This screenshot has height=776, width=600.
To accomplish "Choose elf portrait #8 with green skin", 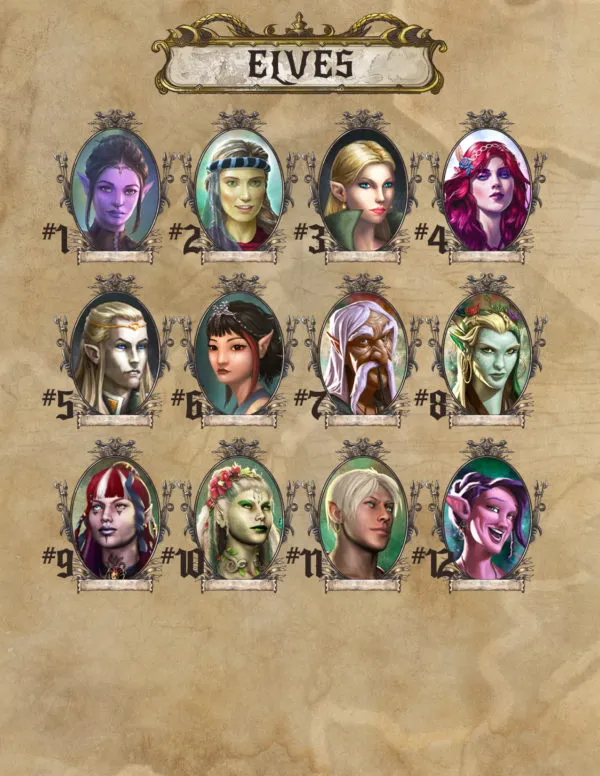I will pos(486,353).
